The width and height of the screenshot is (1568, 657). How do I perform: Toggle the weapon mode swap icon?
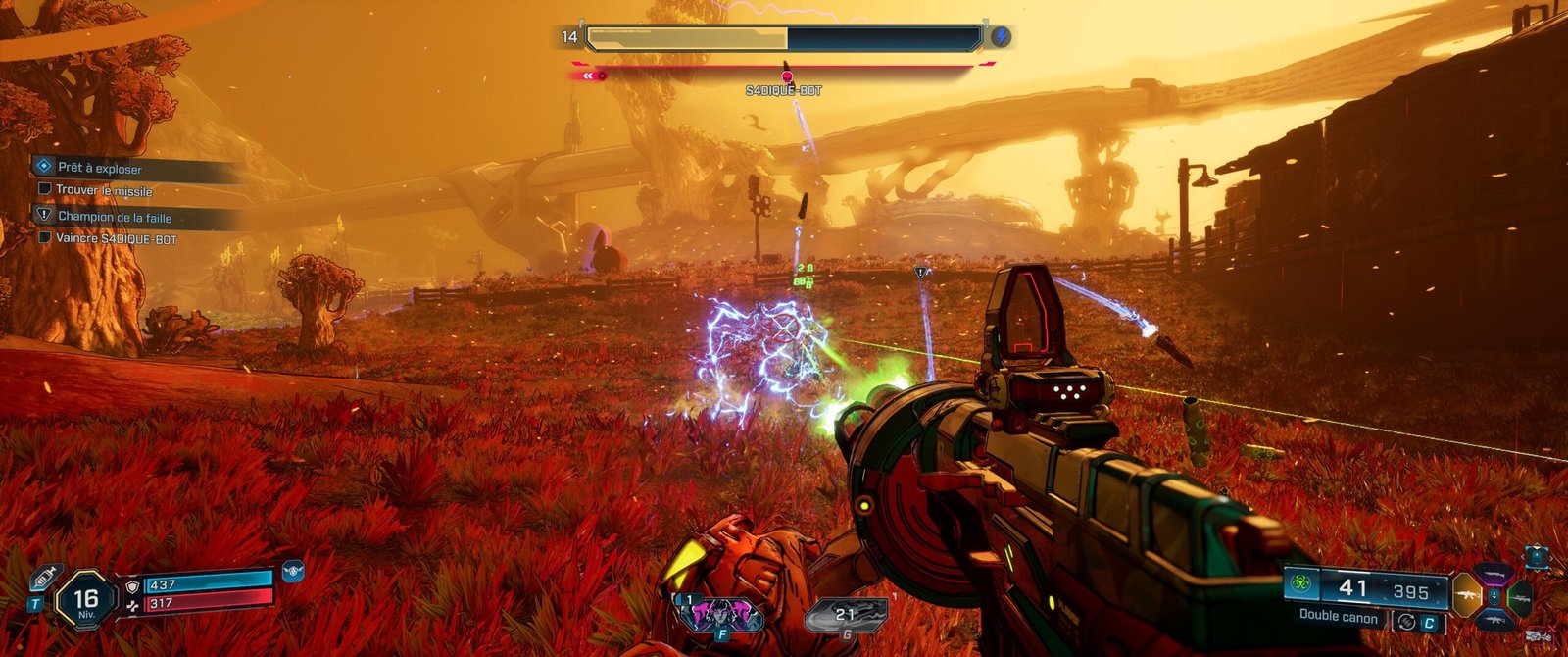coord(1406,621)
